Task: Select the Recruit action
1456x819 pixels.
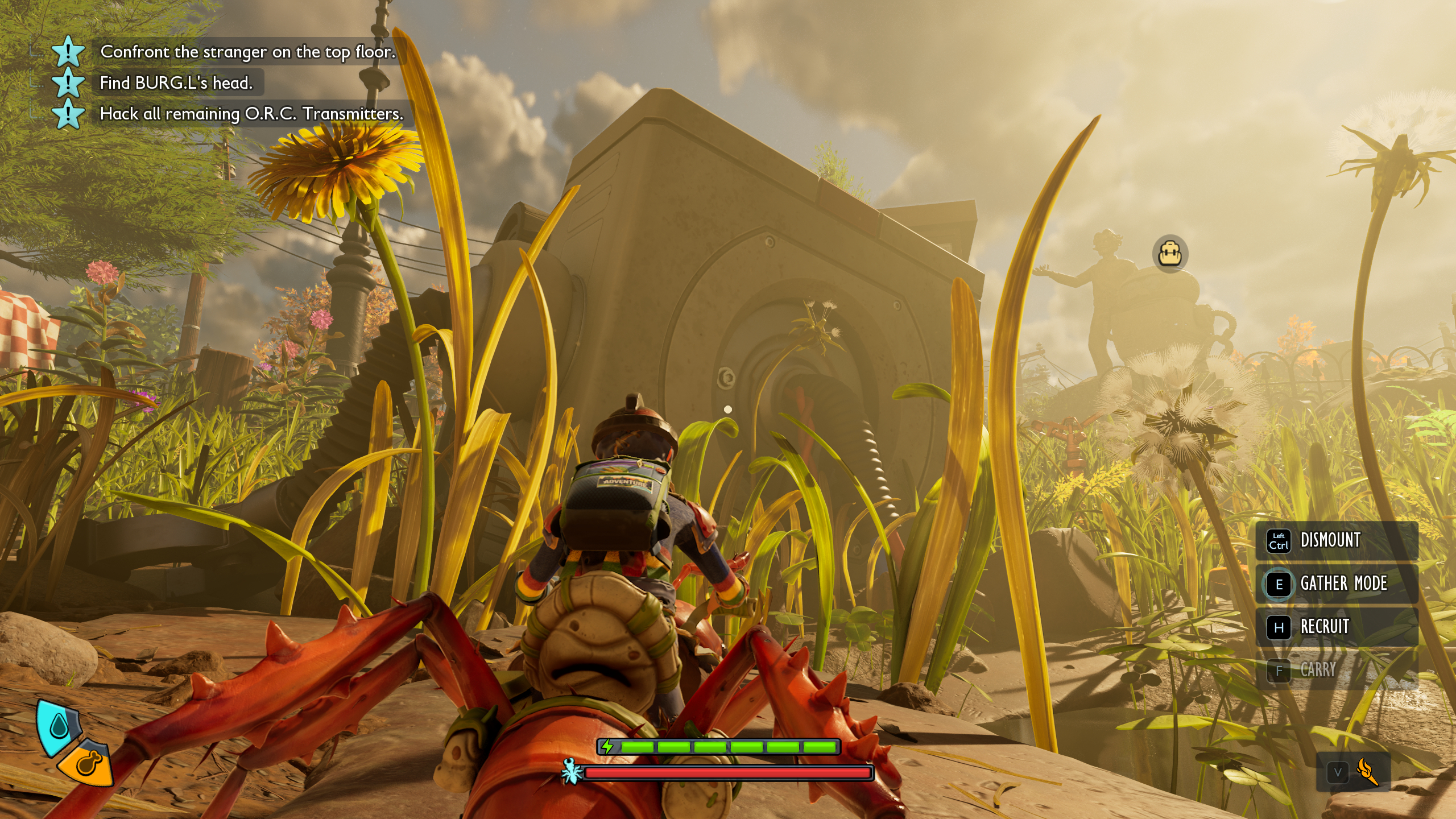Action: (x=1325, y=627)
